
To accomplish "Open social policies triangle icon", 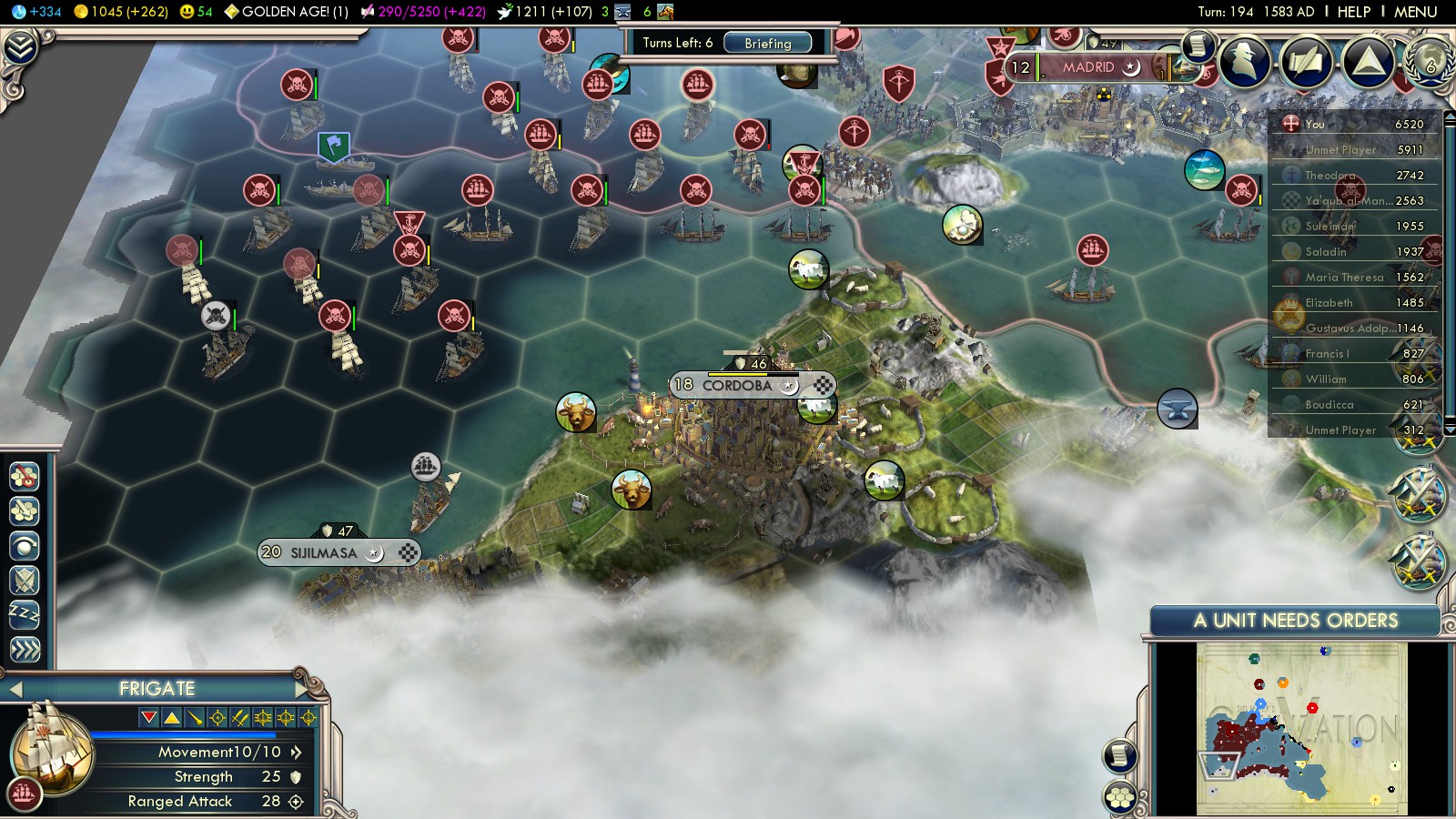I will click(1368, 62).
